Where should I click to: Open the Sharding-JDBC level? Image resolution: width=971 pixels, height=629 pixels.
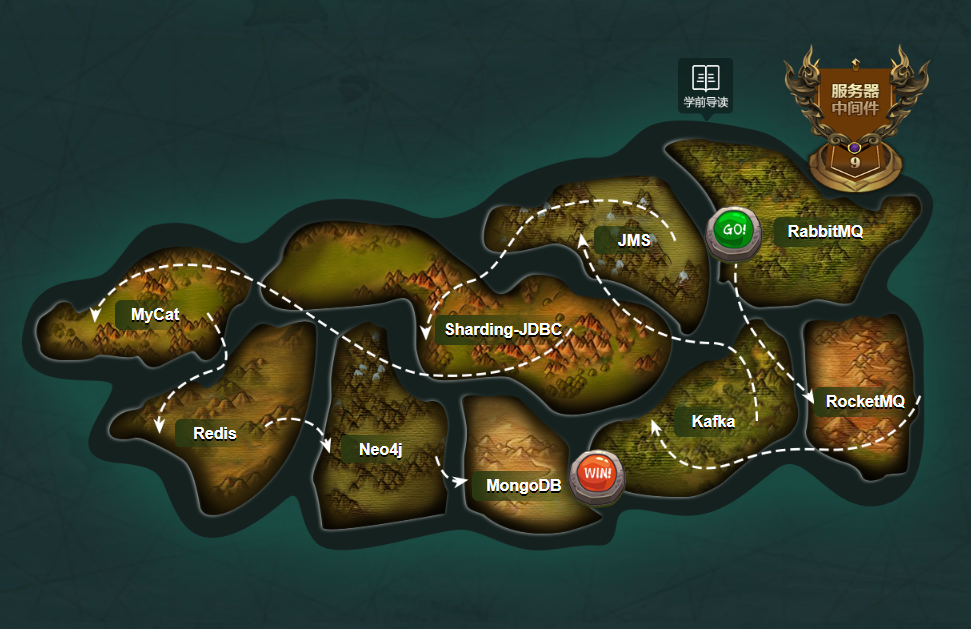502,330
